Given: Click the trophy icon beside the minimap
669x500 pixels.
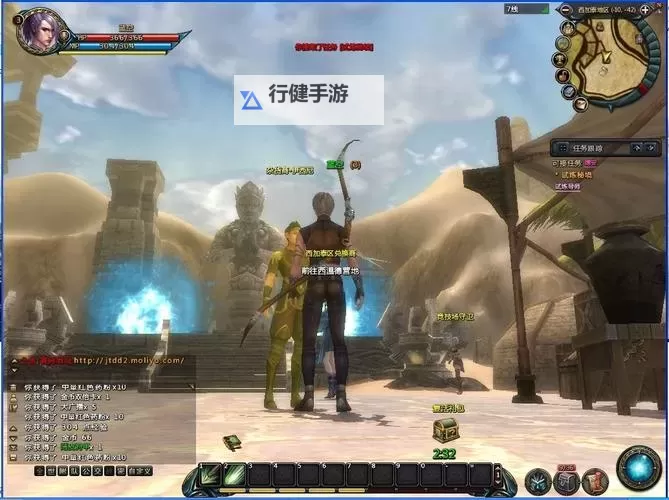Looking at the screenshot, I should tap(561, 59).
